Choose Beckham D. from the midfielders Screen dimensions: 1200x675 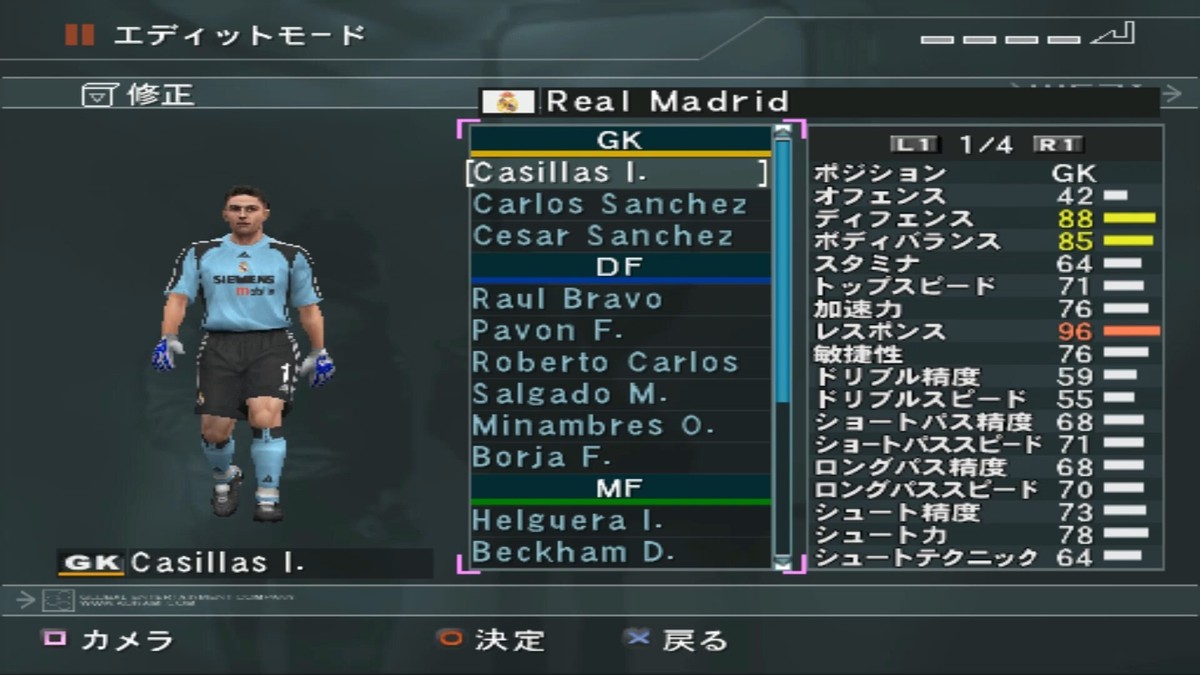[572, 552]
